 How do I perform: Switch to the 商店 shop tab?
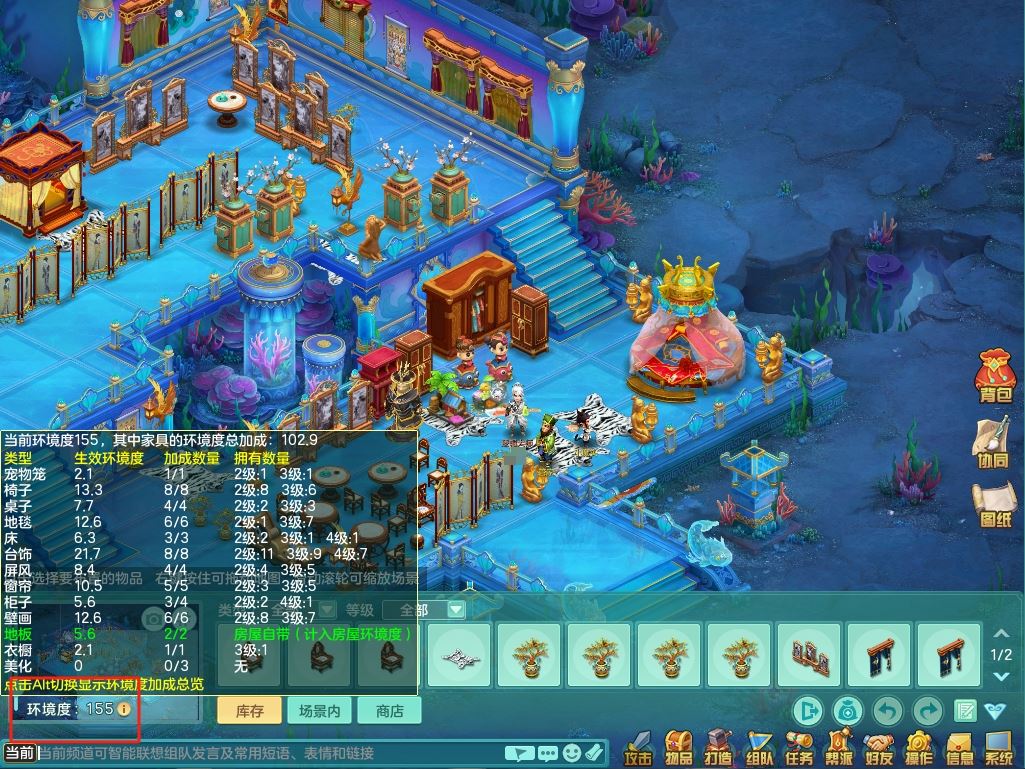[389, 711]
